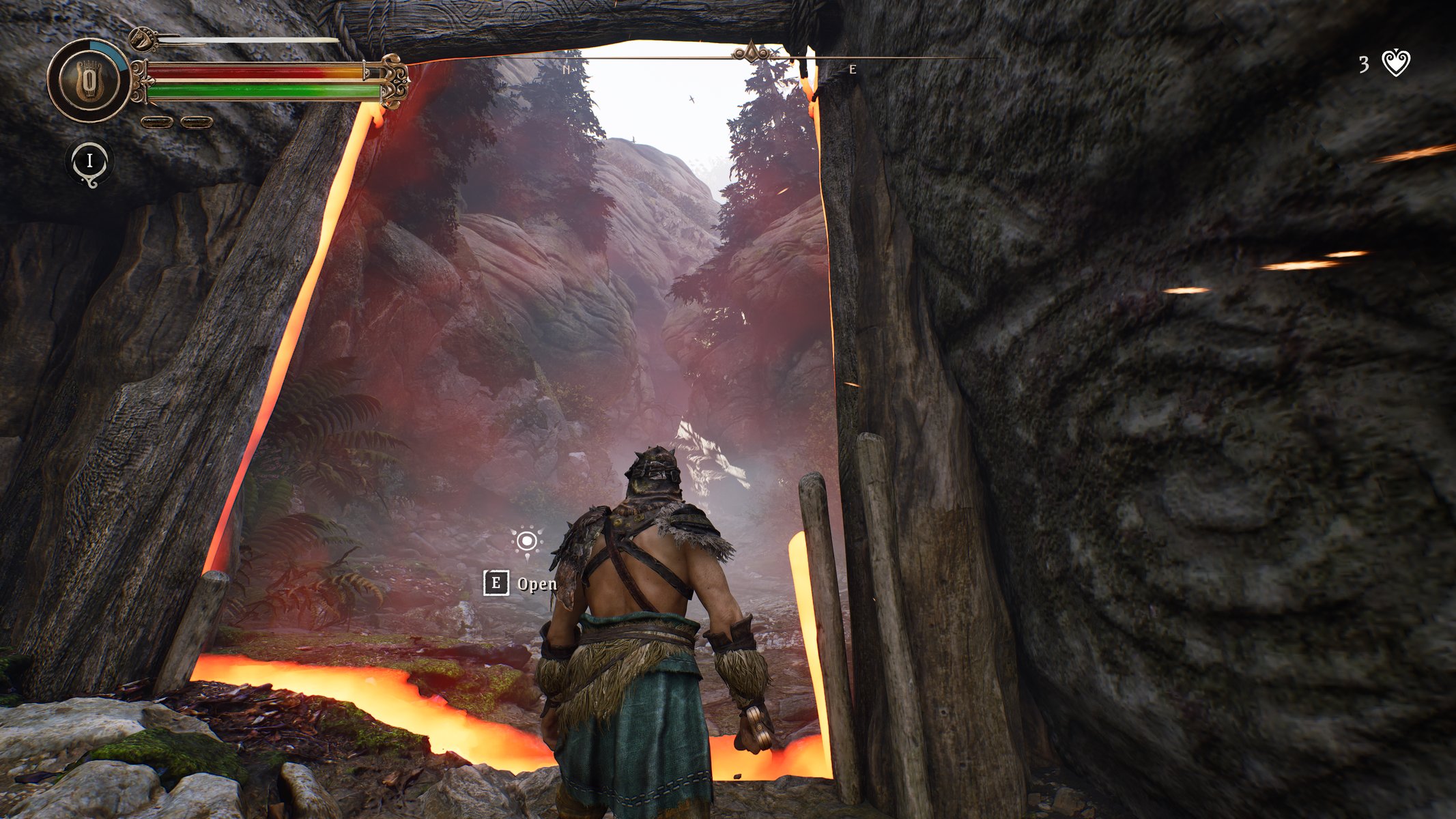1456x819 pixels.
Task: Click the round emblem beside the health bar
Action: tap(89, 81)
